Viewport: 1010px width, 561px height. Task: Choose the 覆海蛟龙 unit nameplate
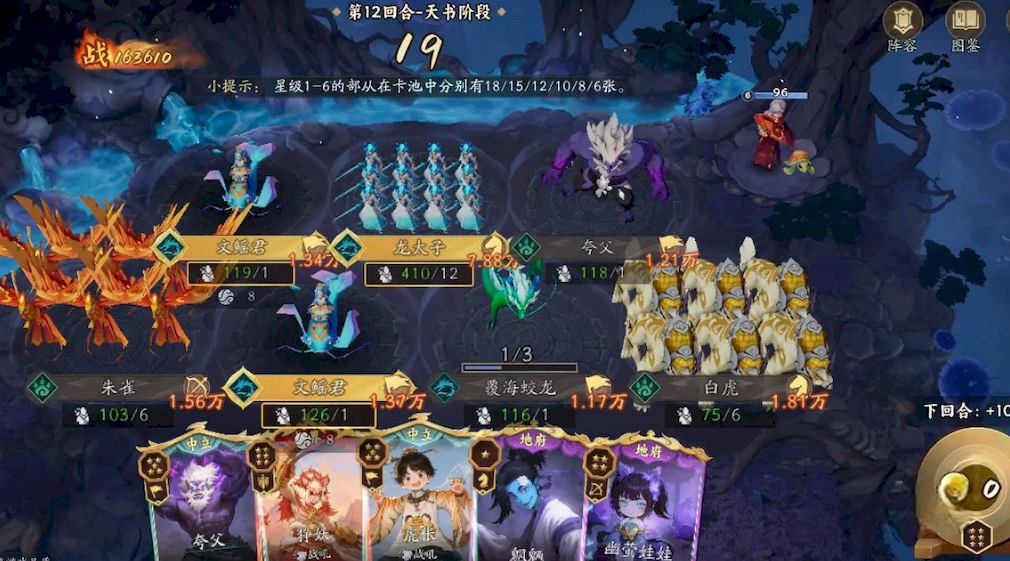520,388
